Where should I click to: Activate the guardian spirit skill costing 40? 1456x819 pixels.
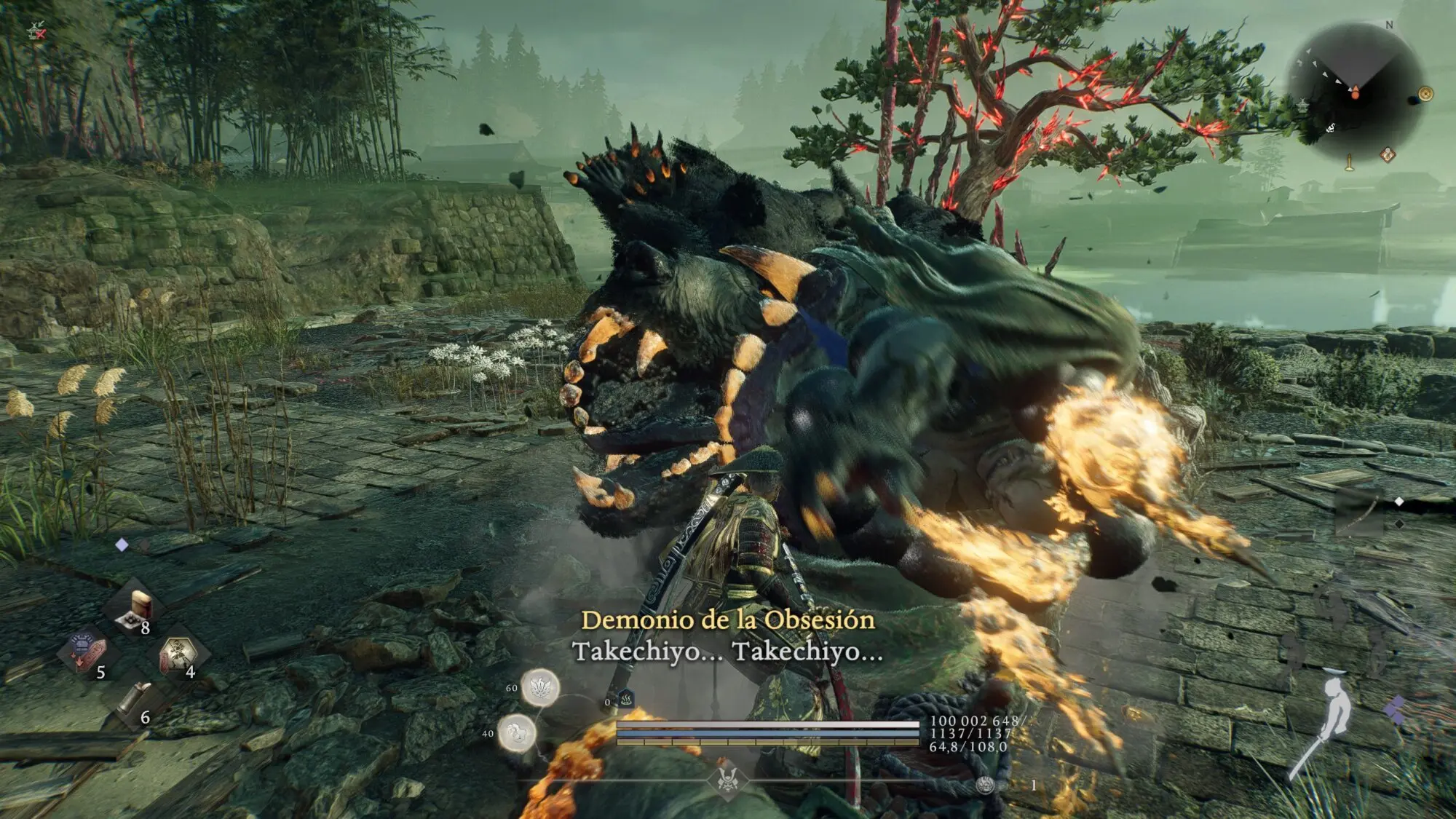pos(517,733)
